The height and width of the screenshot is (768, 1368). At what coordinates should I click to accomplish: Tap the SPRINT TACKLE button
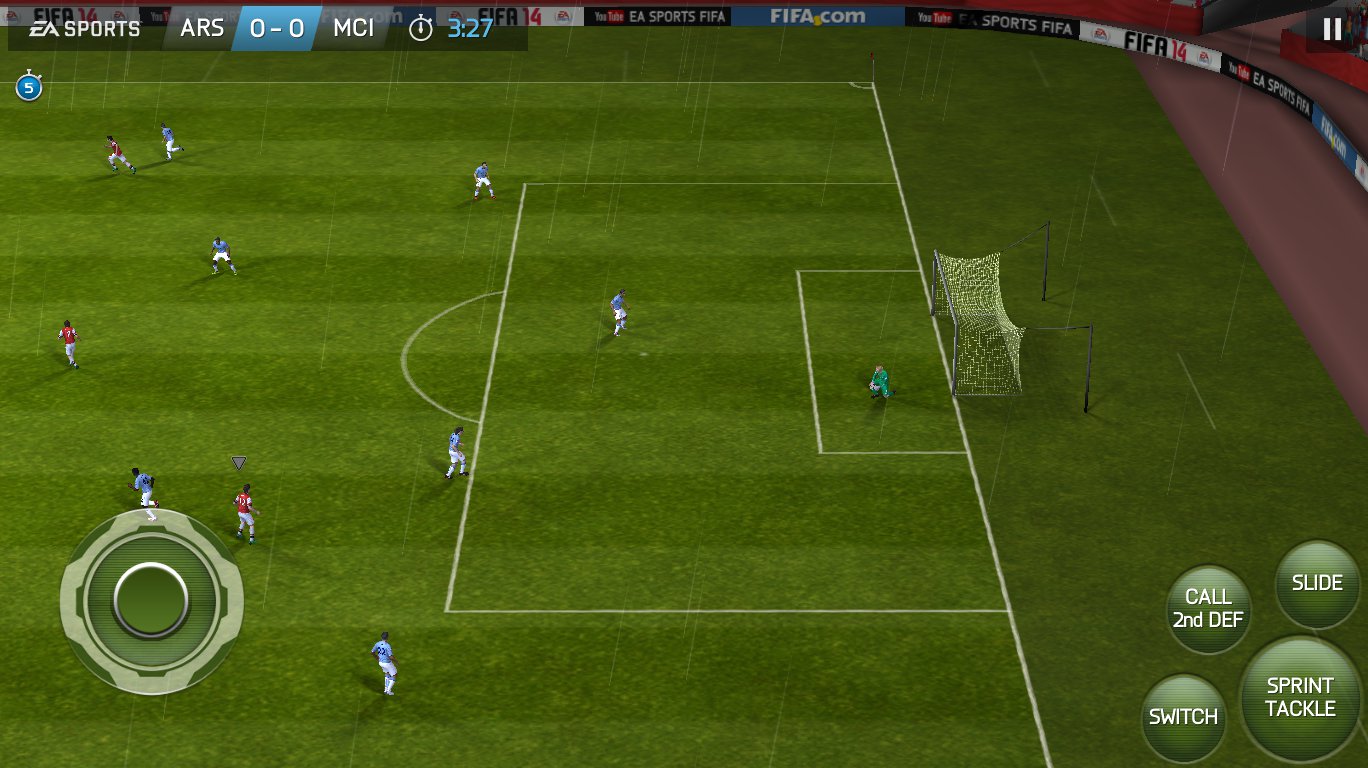[1300, 698]
